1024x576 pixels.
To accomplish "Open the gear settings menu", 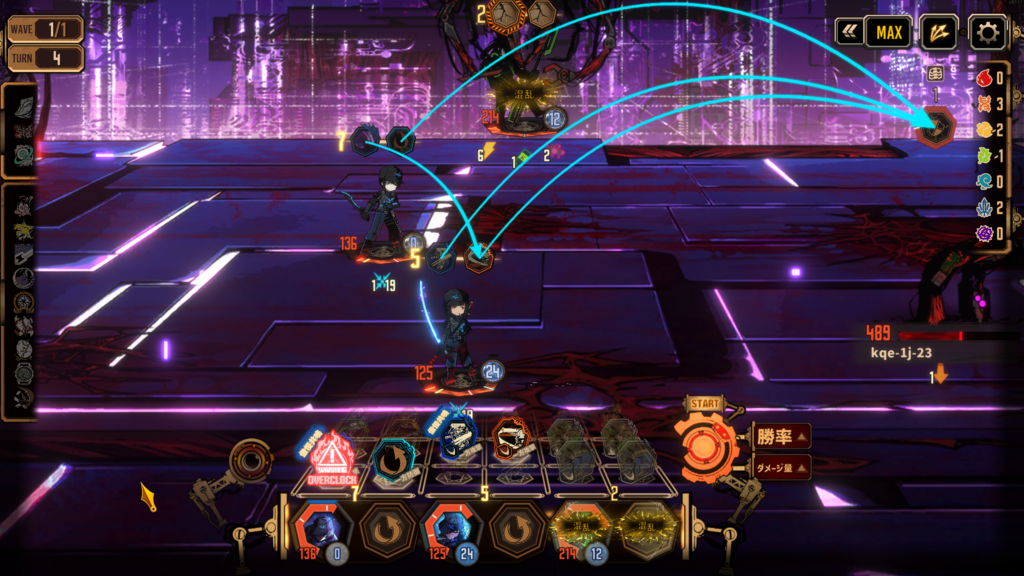I will point(987,33).
